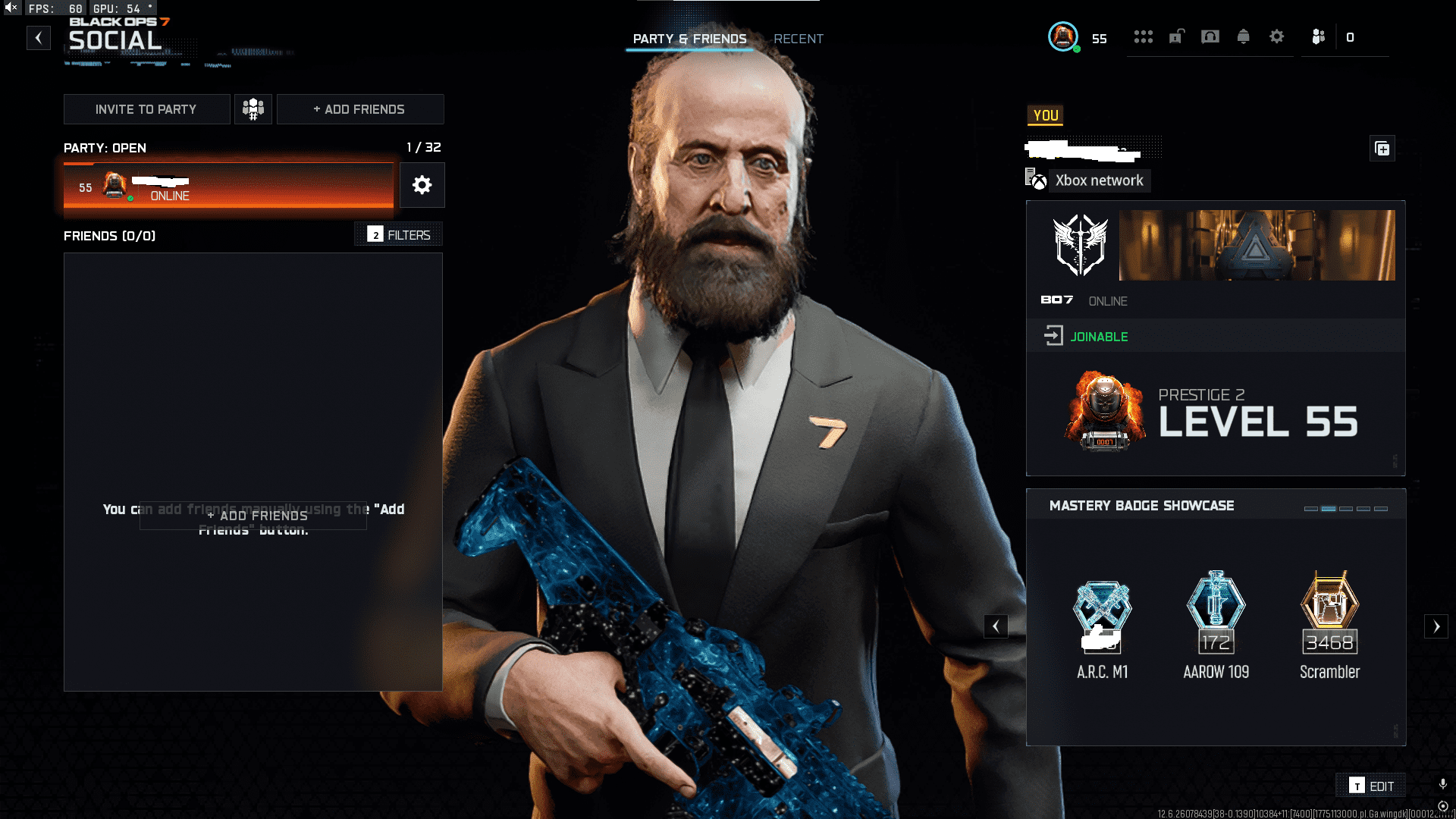Open the settings gear in the top bar
Viewport: 1456px width, 819px height.
1277,36
